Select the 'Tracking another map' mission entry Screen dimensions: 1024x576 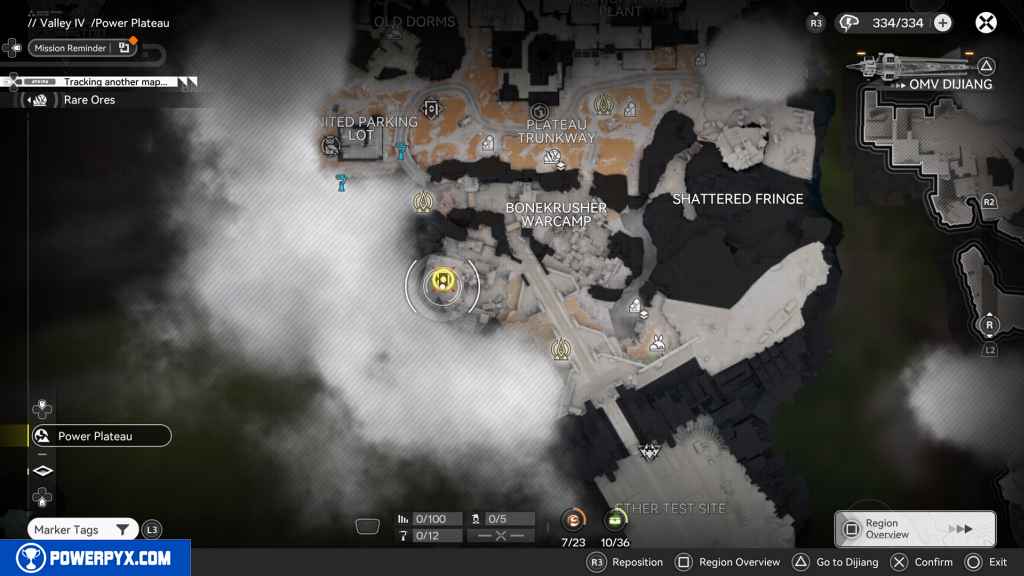coord(110,82)
